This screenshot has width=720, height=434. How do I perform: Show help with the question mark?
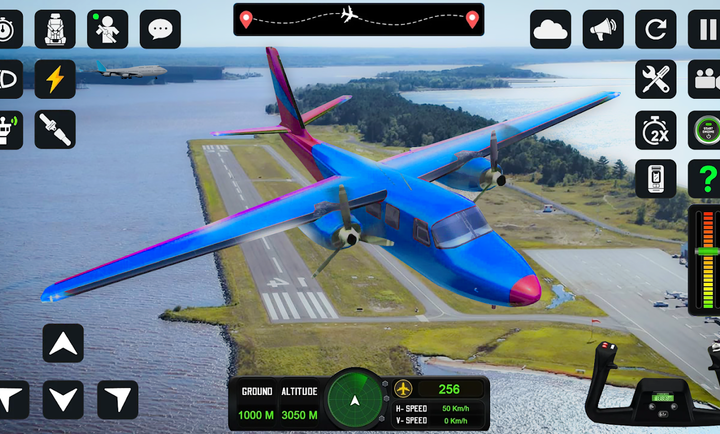click(706, 179)
